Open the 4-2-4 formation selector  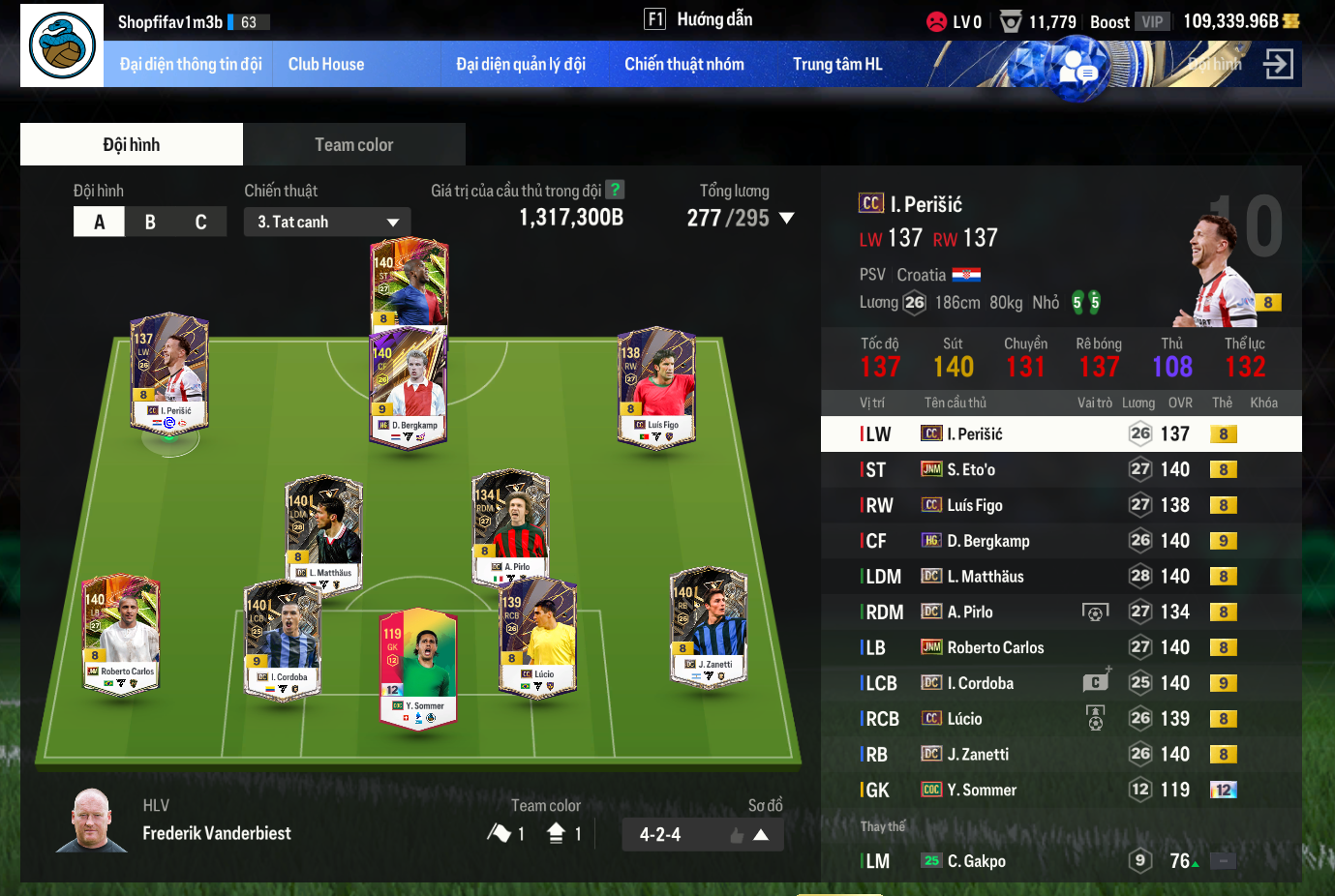703,834
